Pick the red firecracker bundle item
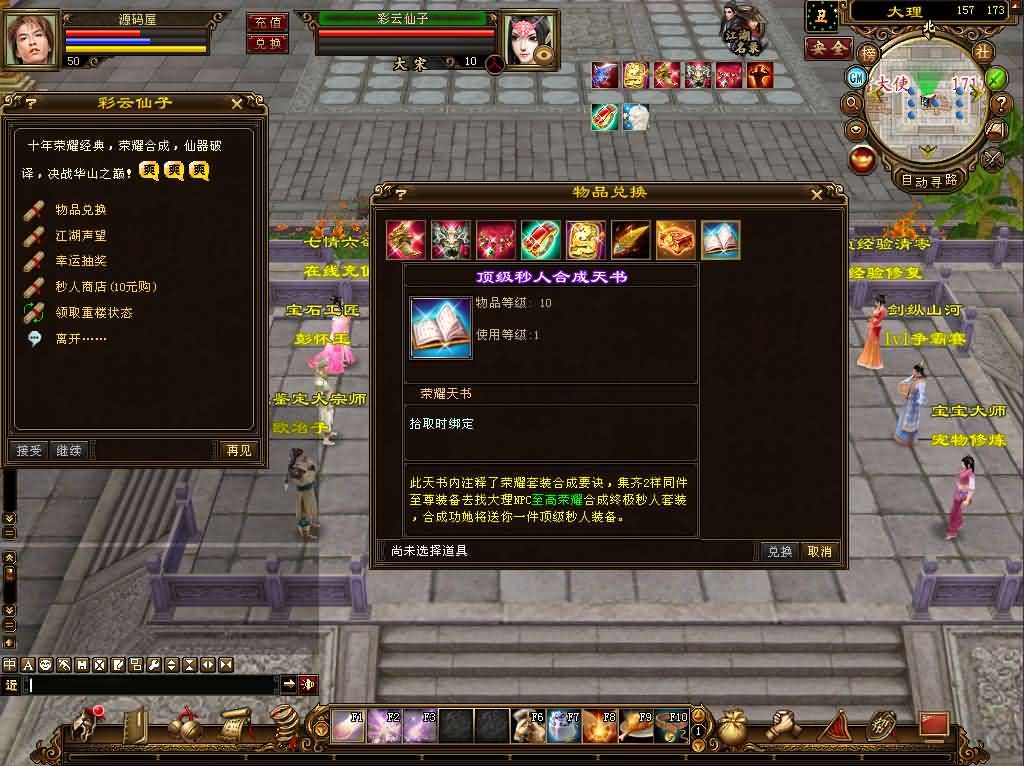This screenshot has width=1024, height=766. [540, 241]
